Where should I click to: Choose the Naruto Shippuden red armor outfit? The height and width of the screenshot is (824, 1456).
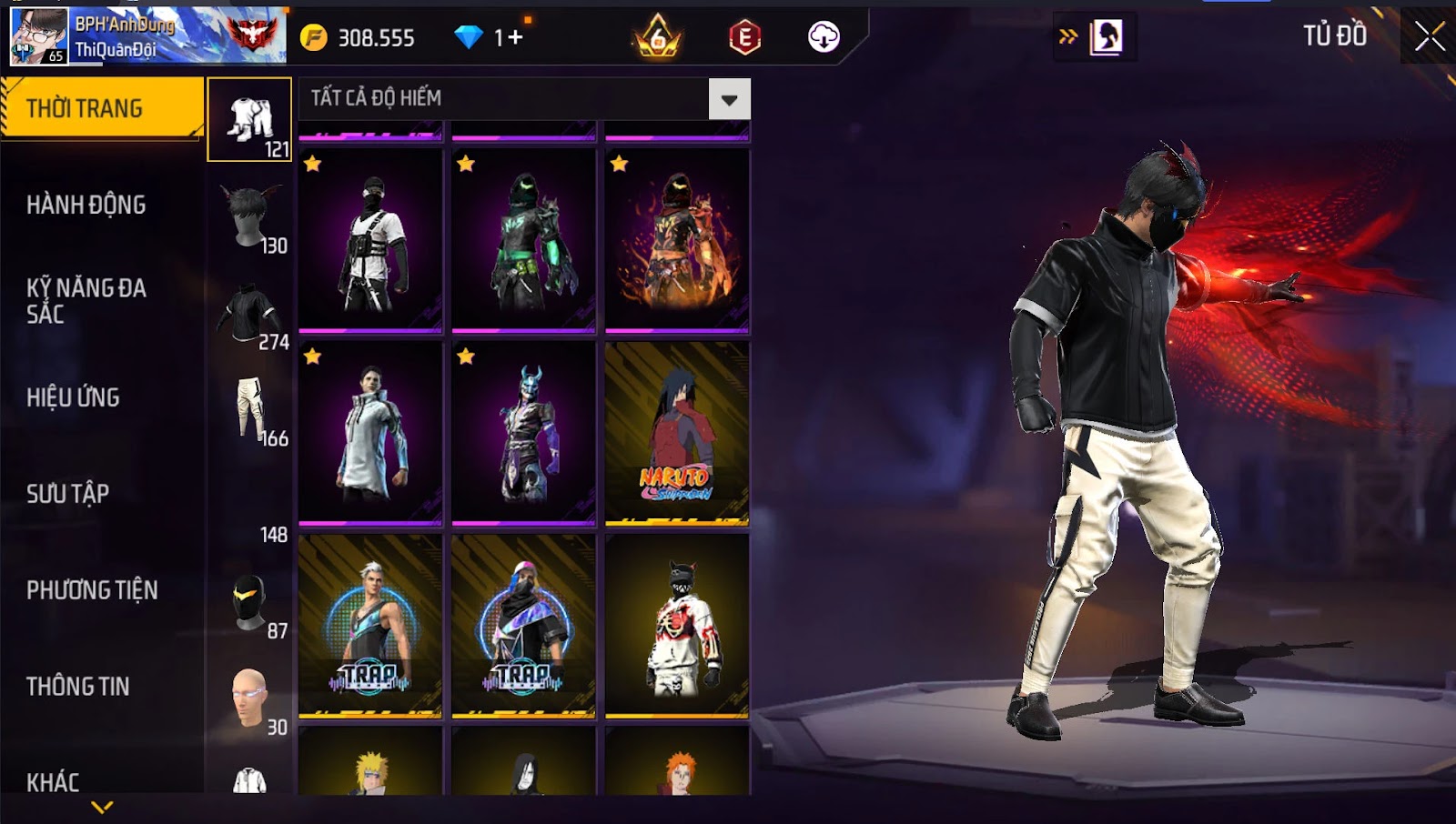pos(677,433)
